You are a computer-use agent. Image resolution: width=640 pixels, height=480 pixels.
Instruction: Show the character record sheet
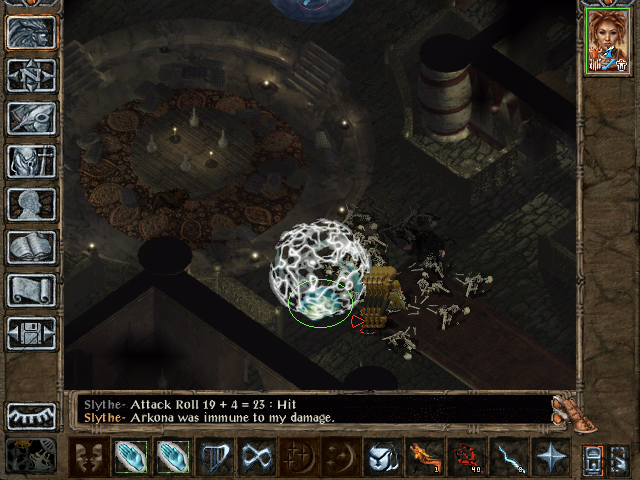pyautogui.click(x=31, y=204)
